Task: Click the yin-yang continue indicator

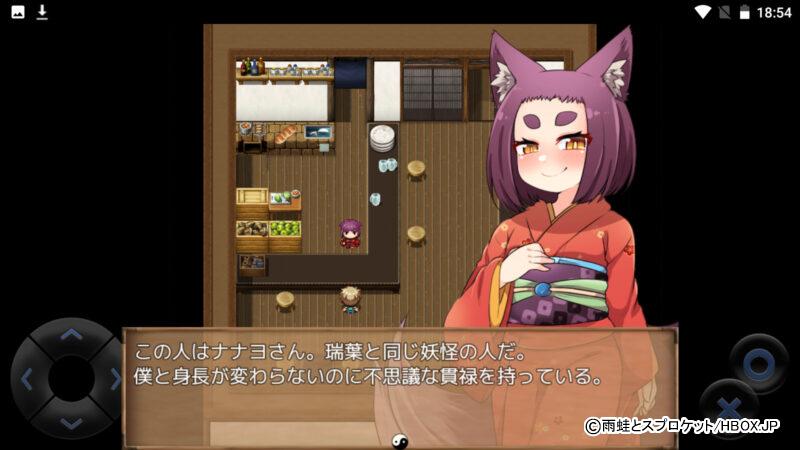Action: 397,438
